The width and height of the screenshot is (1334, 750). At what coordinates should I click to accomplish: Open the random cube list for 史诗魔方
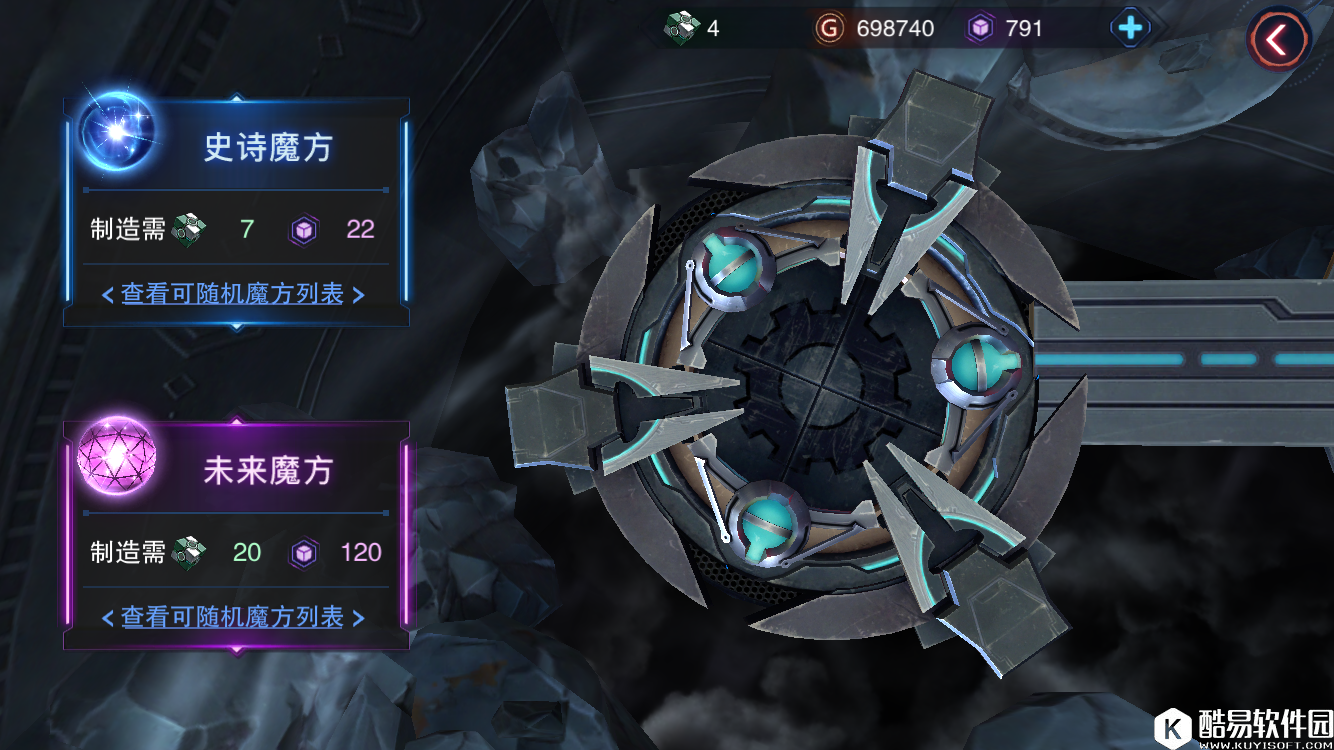[x=232, y=294]
